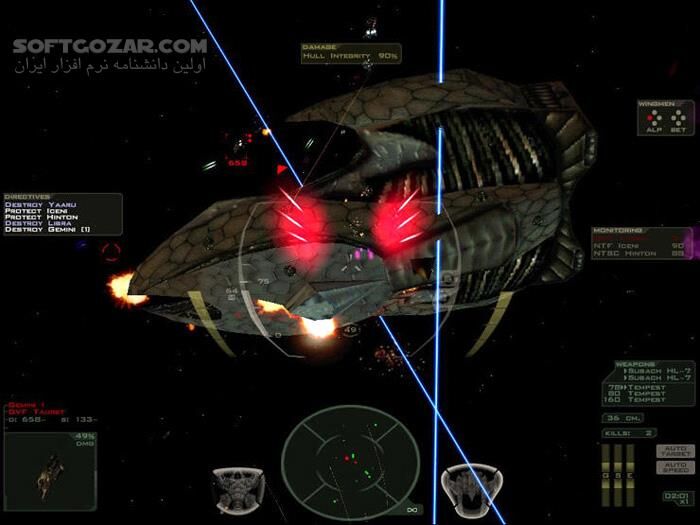The width and height of the screenshot is (700, 525).
Task: Toggle the Auto Target button
Action: (675, 450)
